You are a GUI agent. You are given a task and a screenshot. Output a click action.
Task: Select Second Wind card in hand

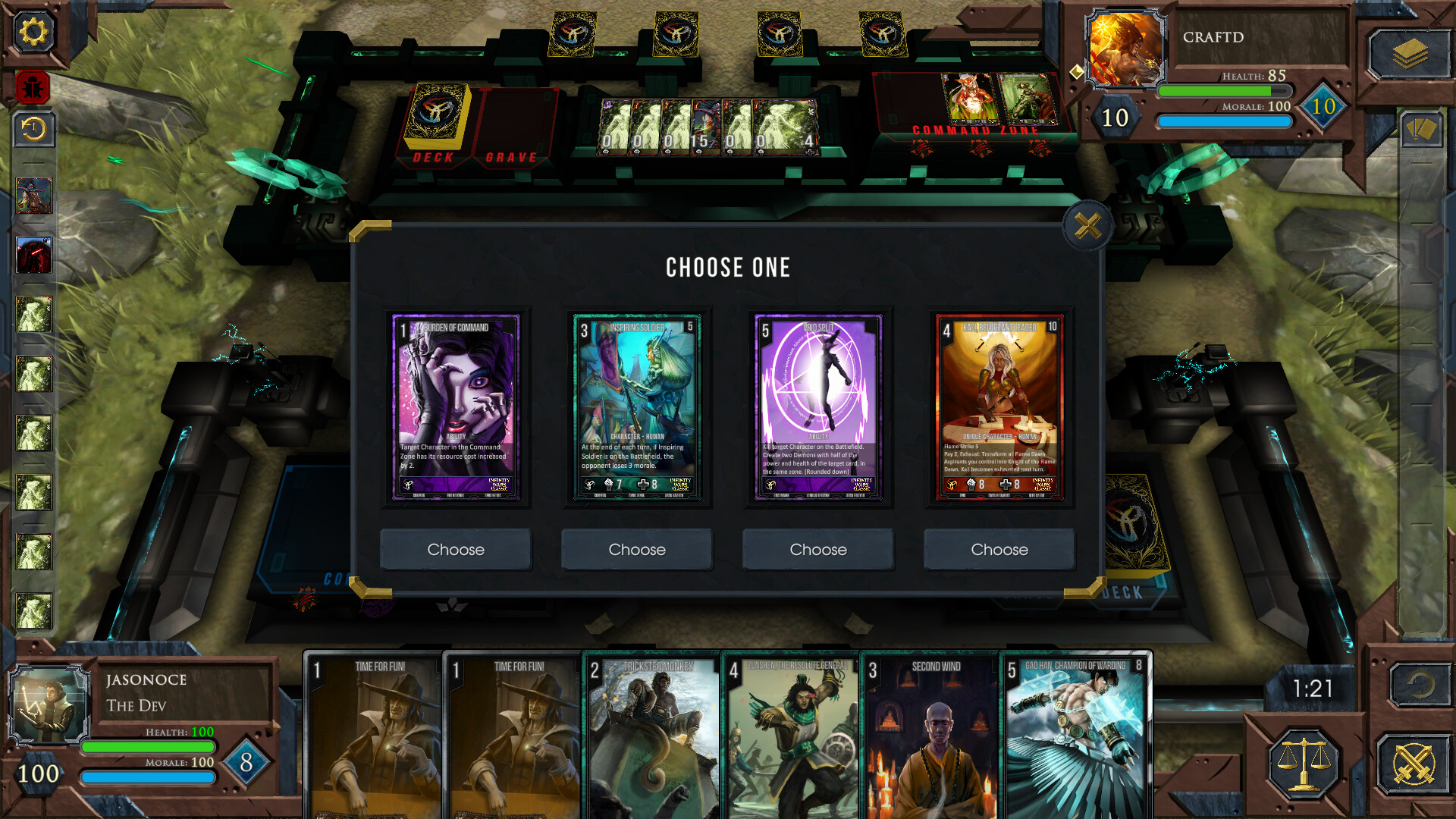pyautogui.click(x=931, y=736)
